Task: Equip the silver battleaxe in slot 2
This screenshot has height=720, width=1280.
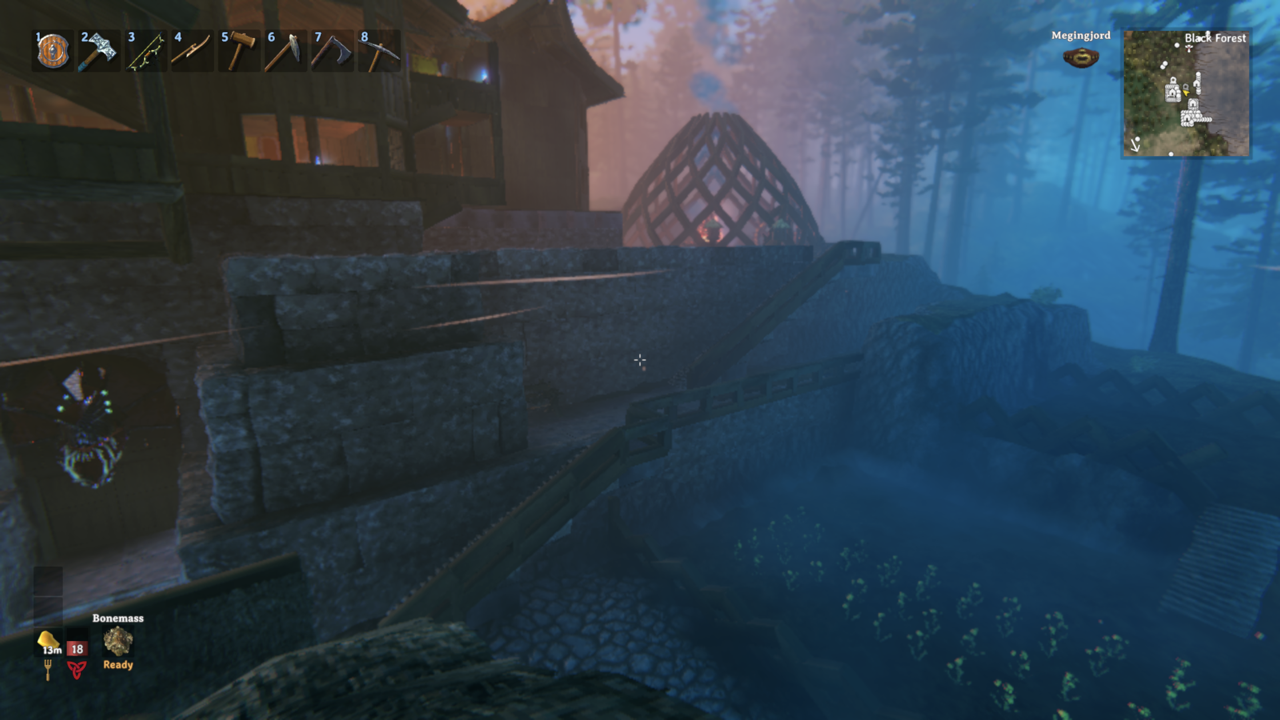Action: pyautogui.click(x=98, y=51)
